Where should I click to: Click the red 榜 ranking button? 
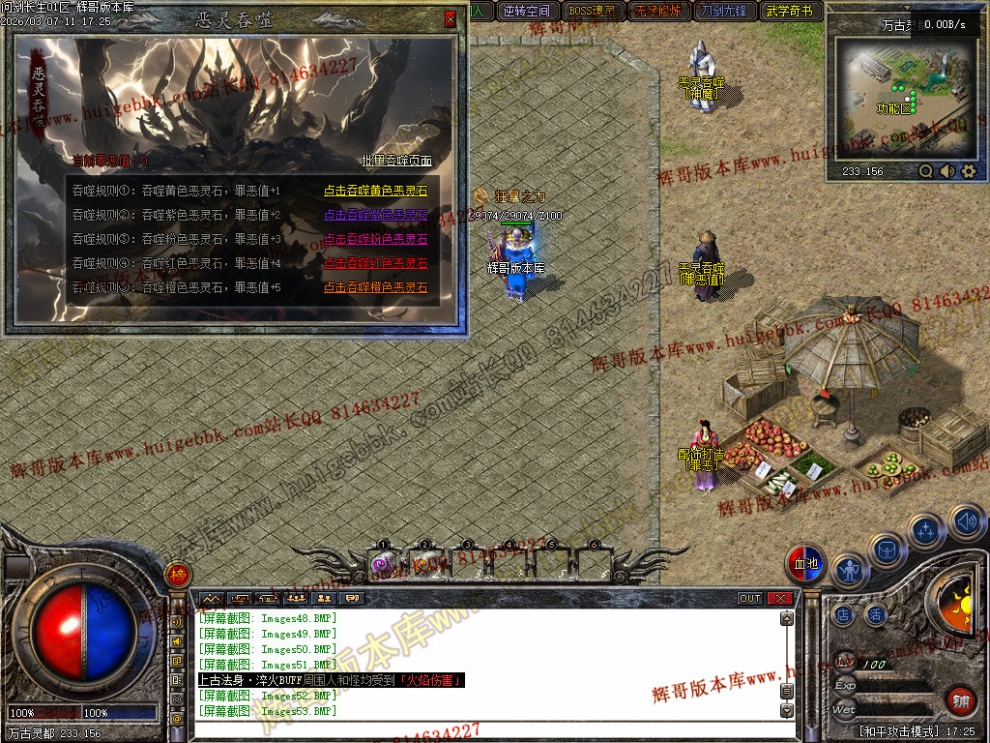(x=178, y=574)
